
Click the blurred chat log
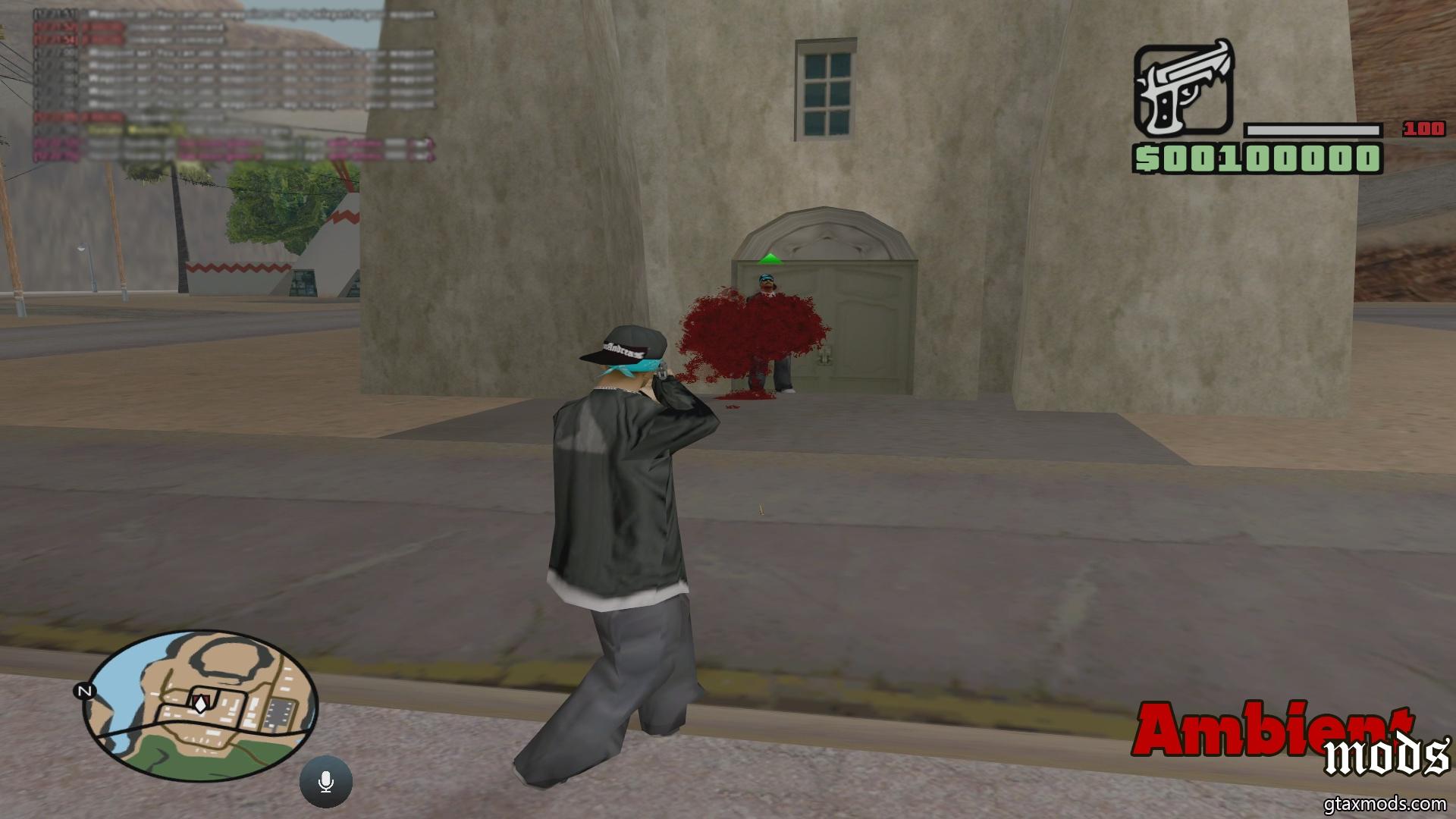coord(235,83)
